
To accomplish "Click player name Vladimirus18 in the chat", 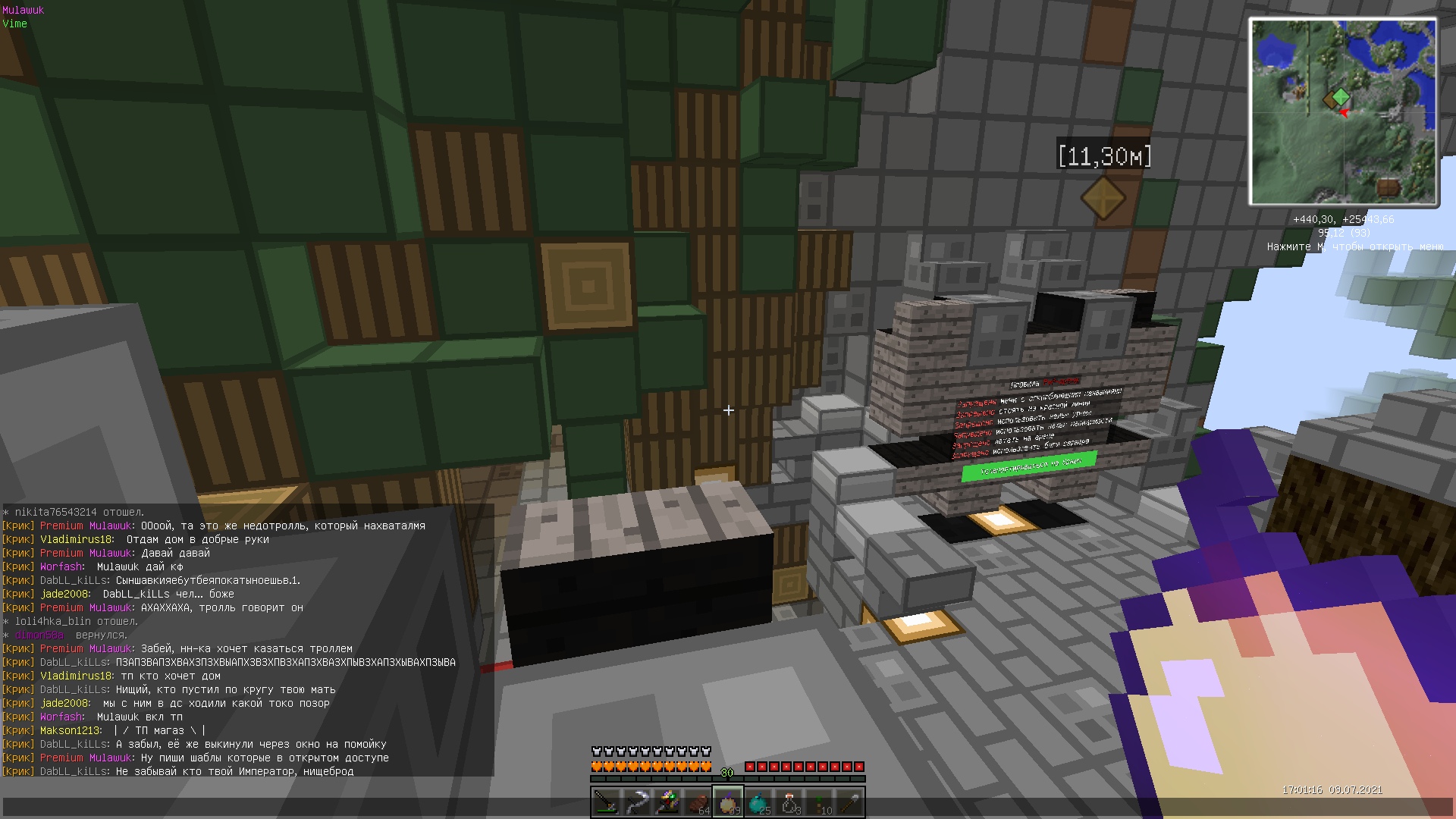I will click(x=76, y=539).
